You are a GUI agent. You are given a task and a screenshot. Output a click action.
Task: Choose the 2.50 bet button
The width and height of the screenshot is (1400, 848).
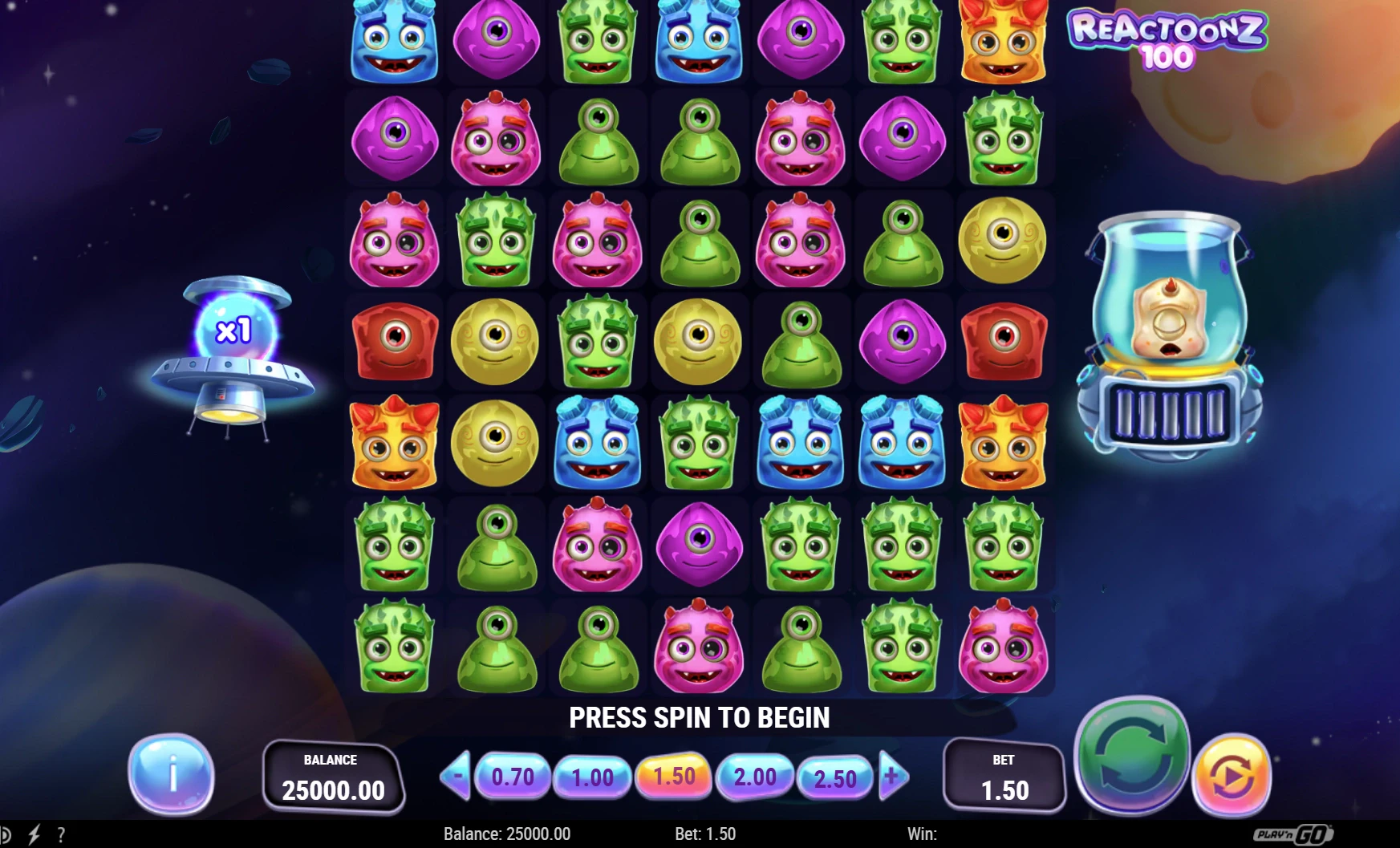[x=834, y=777]
